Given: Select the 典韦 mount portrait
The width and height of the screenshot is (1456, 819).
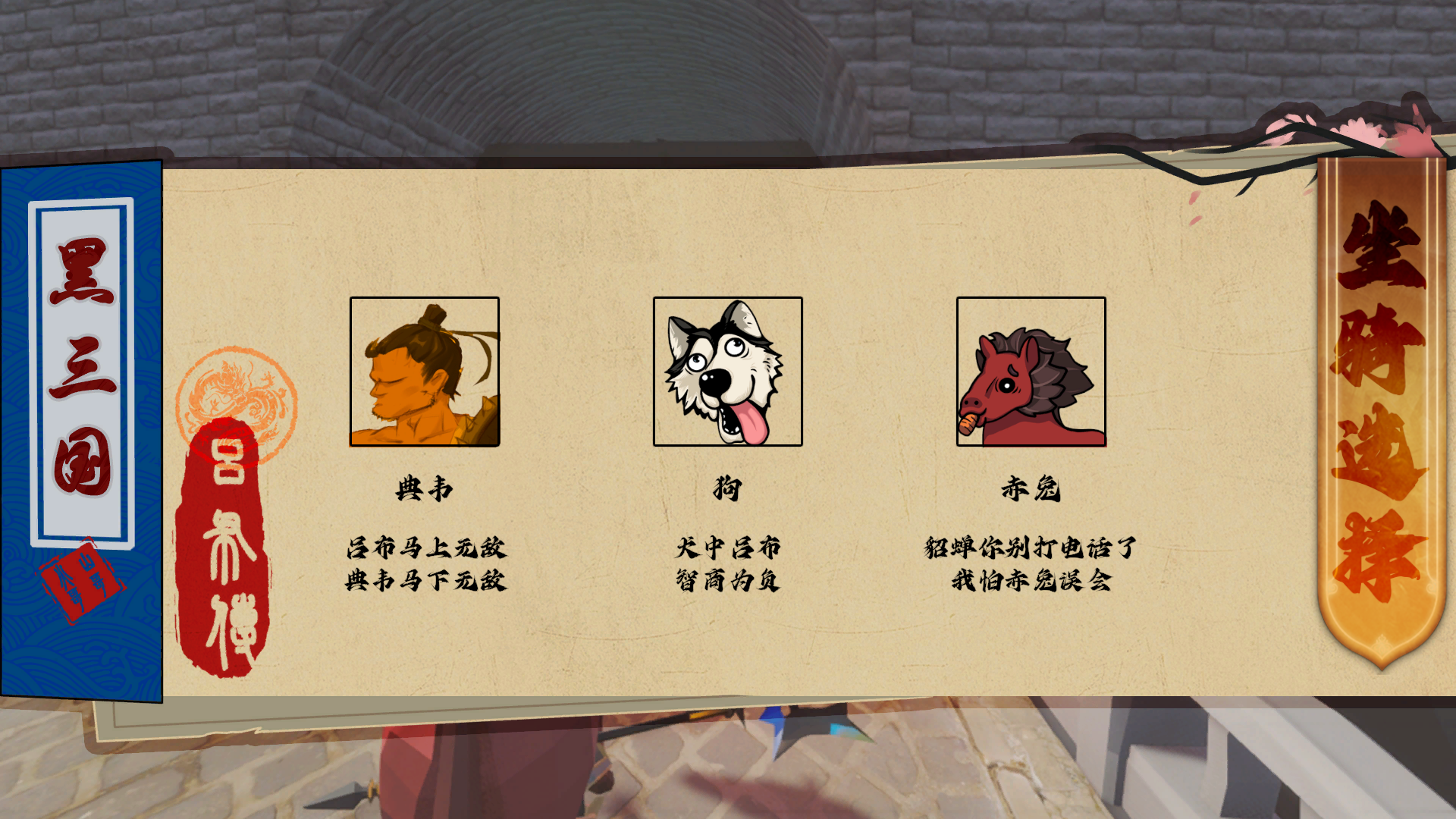Looking at the screenshot, I should (x=425, y=372).
